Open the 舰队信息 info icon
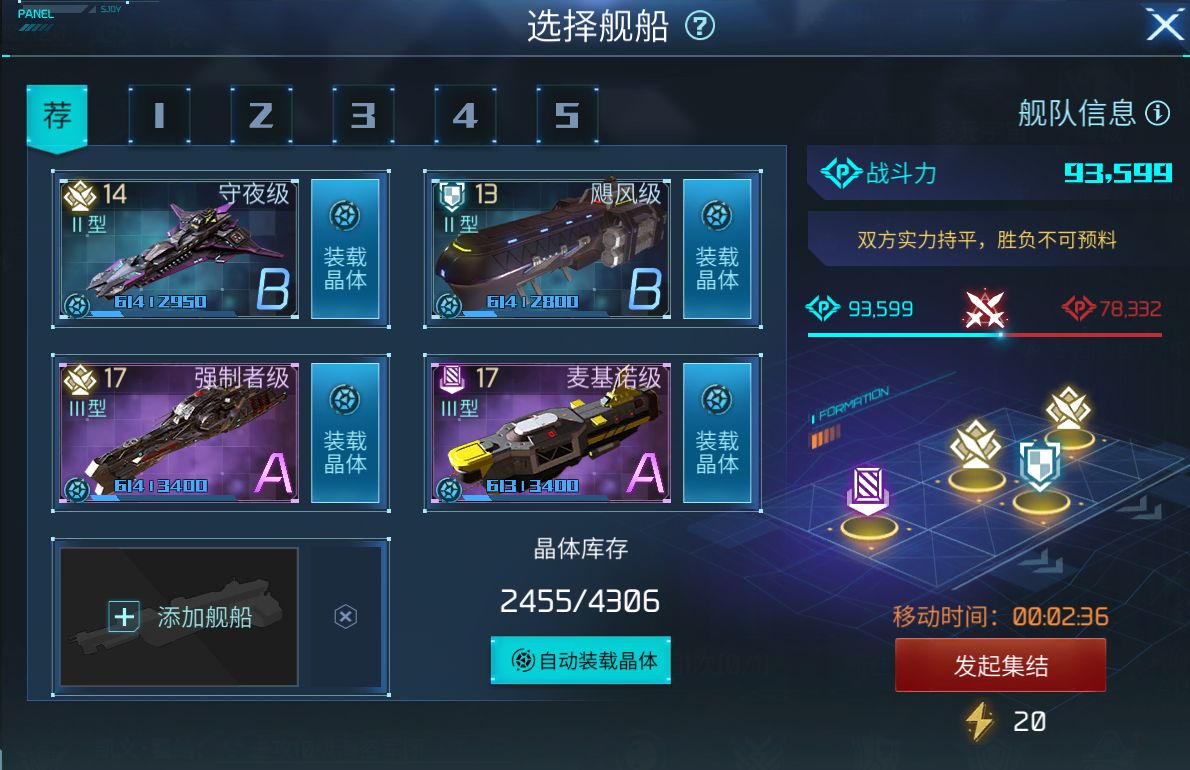This screenshot has height=770, width=1190. coord(1157,113)
